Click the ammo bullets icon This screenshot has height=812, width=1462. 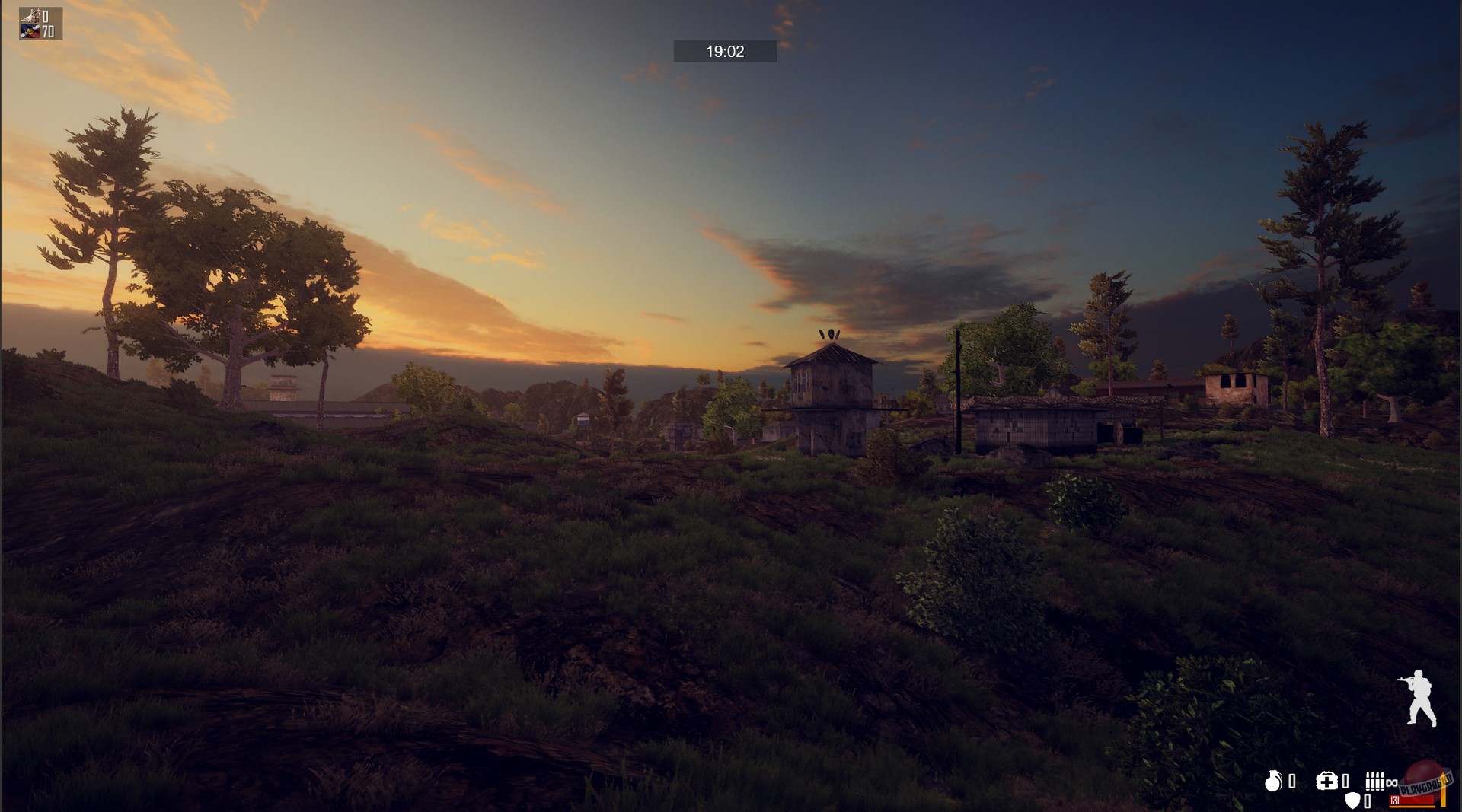point(1375,781)
